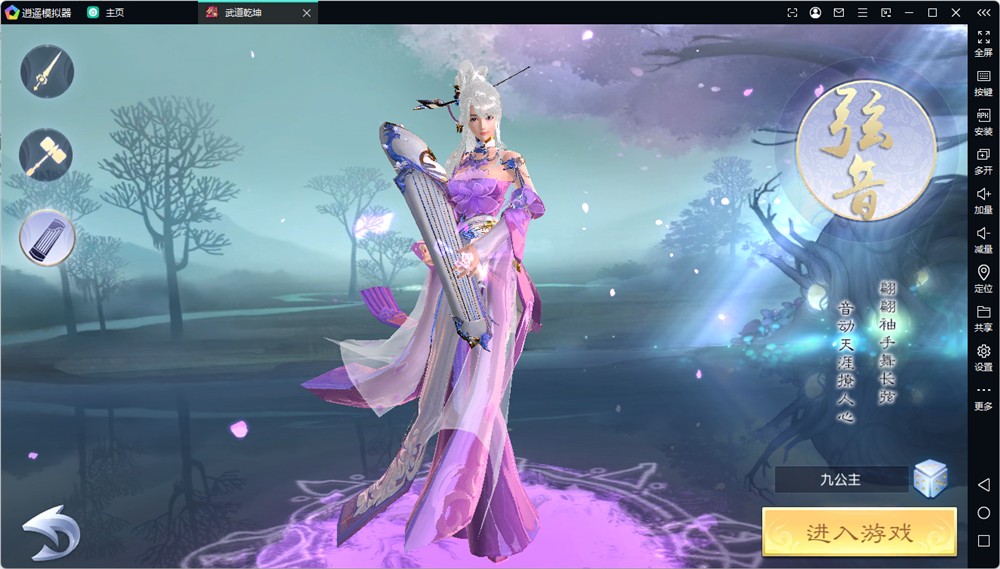Toggle 全屏 fullscreen mode
1000x569 pixels.
point(983,42)
